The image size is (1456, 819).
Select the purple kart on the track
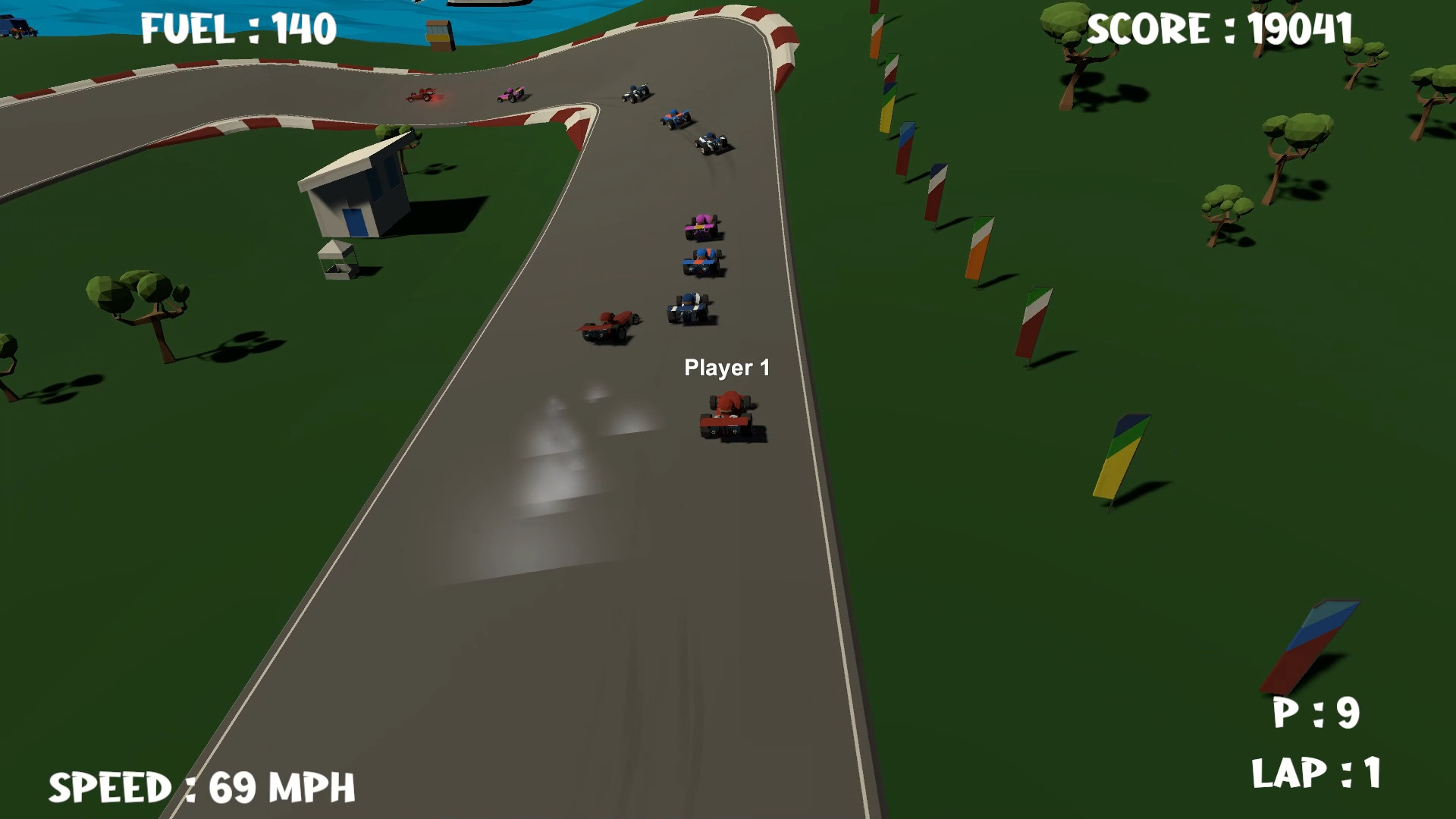[x=701, y=225]
